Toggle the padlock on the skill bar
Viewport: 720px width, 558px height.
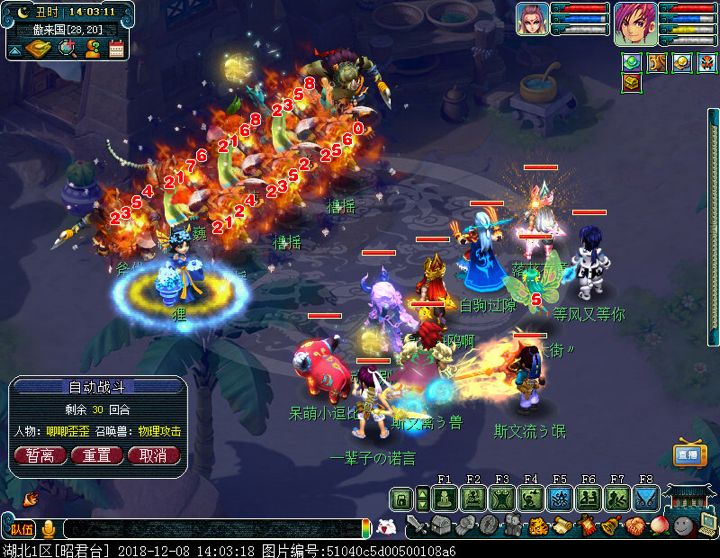click(401, 498)
